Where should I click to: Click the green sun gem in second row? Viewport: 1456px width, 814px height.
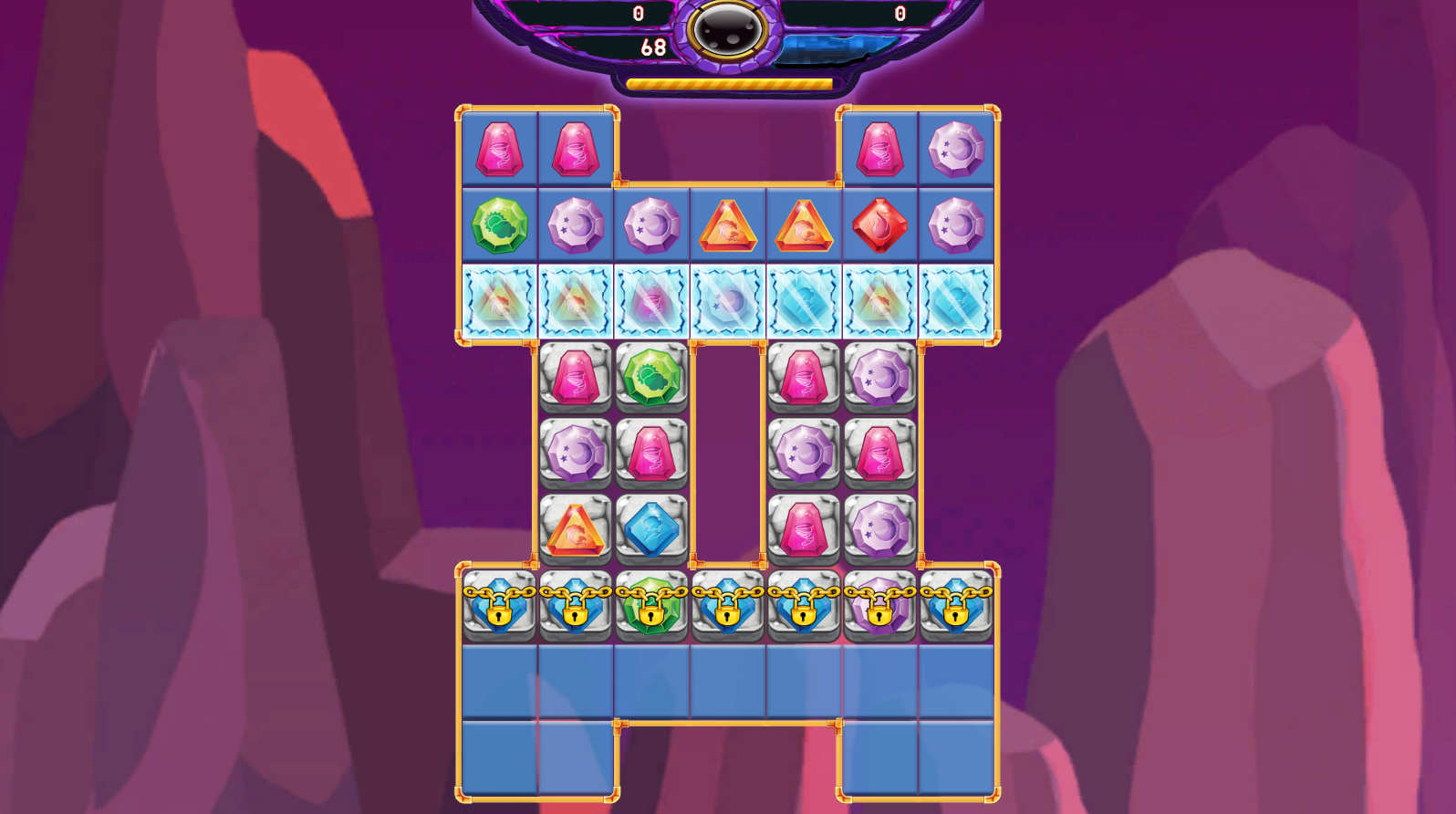(x=499, y=224)
